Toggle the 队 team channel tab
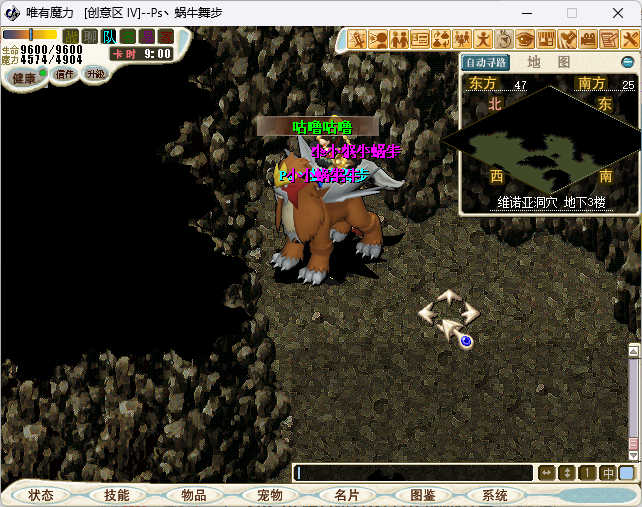 tap(108, 37)
